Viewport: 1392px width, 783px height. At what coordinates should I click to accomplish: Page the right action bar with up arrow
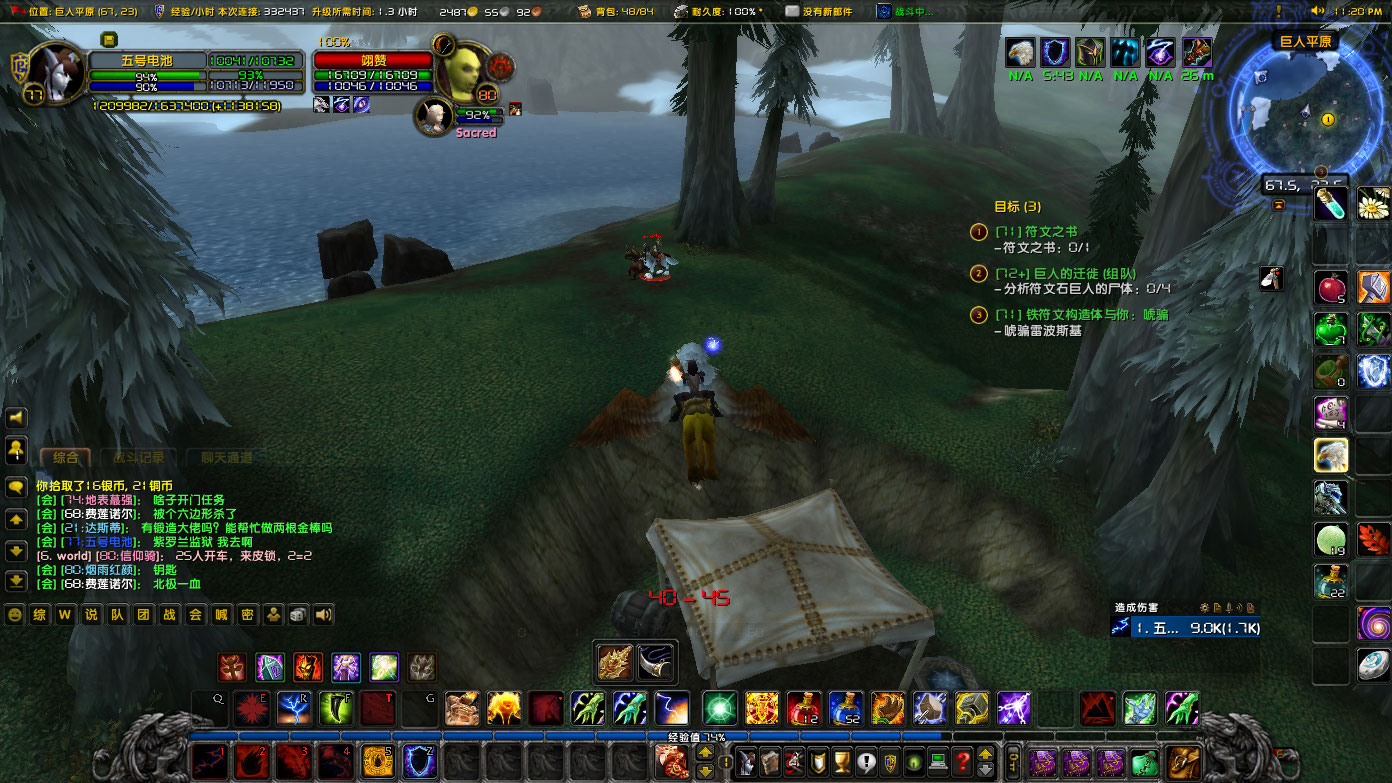coord(985,753)
